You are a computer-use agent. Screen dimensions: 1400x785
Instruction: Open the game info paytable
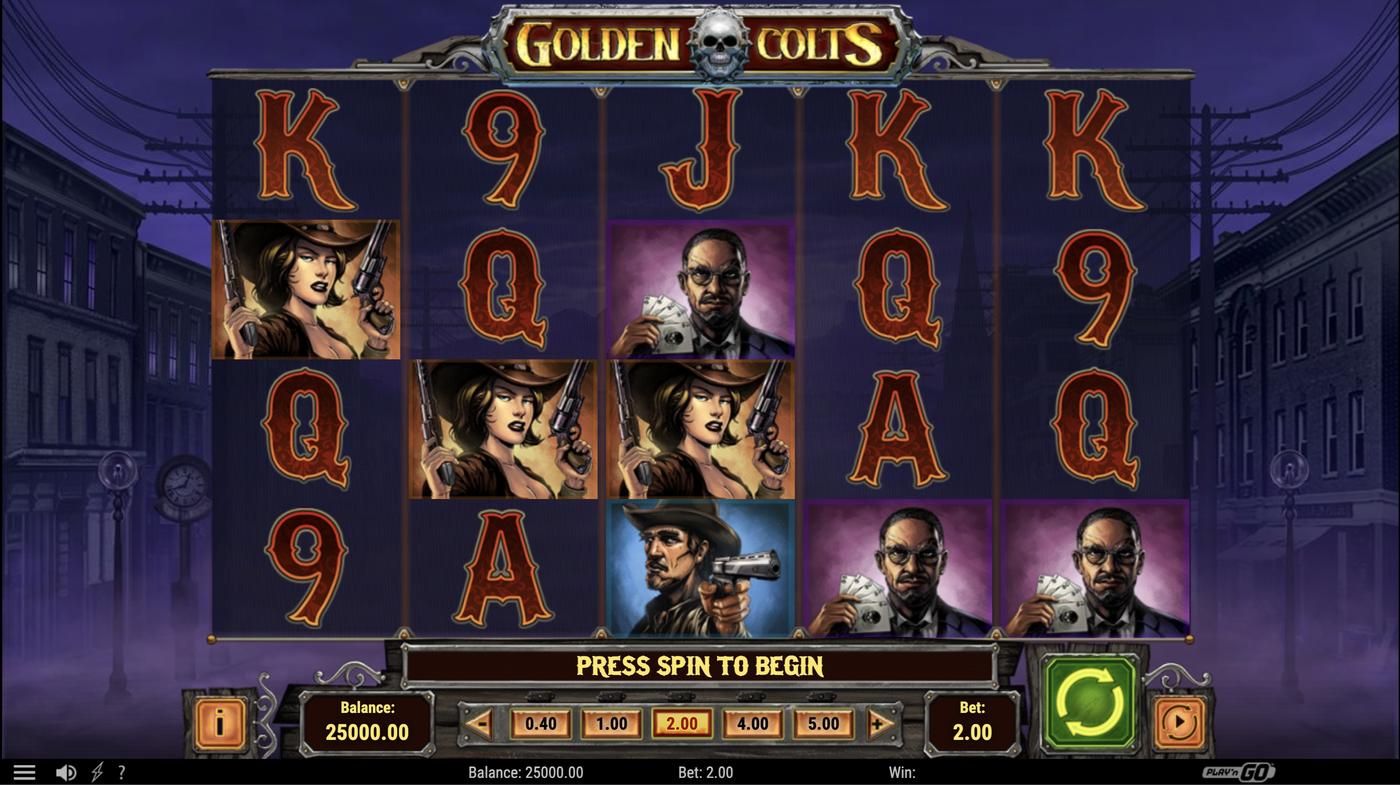pyautogui.click(x=219, y=722)
